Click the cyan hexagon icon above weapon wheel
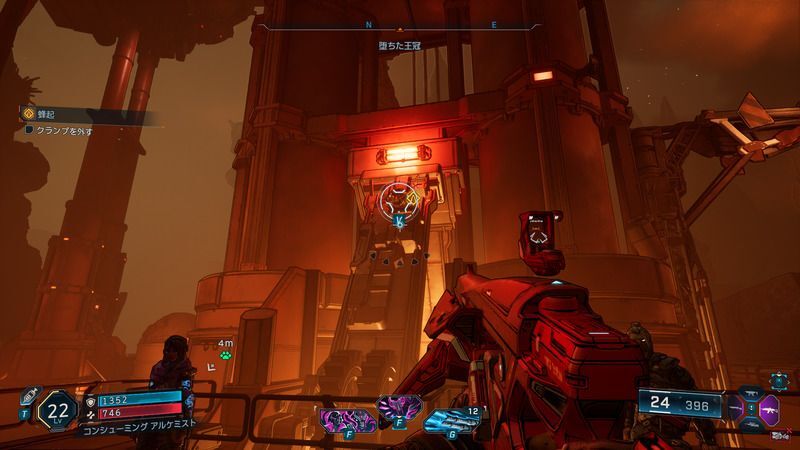Image resolution: width=800 pixels, height=450 pixels. [x=778, y=380]
